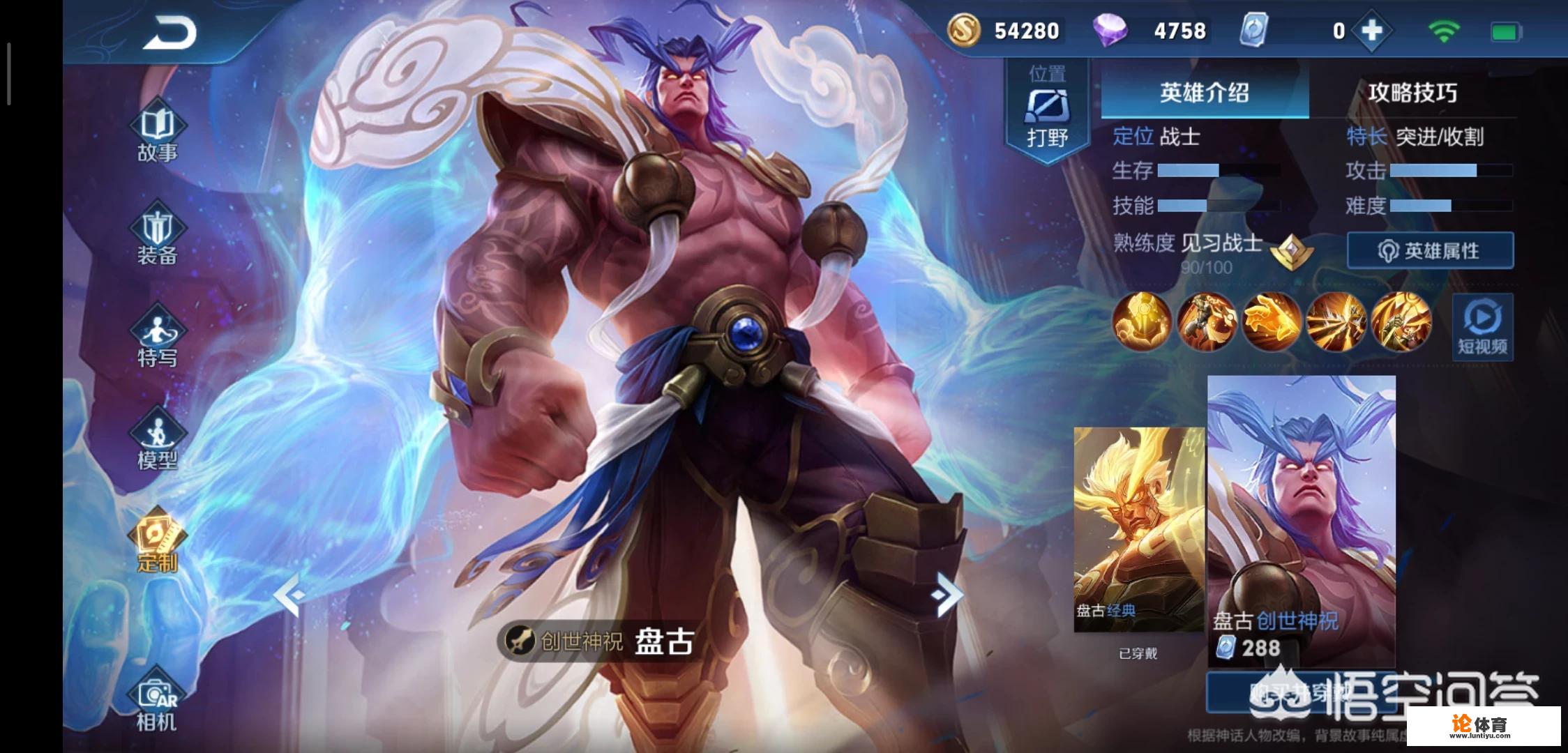
Task: Open the 故事 story section
Action: pyautogui.click(x=158, y=134)
